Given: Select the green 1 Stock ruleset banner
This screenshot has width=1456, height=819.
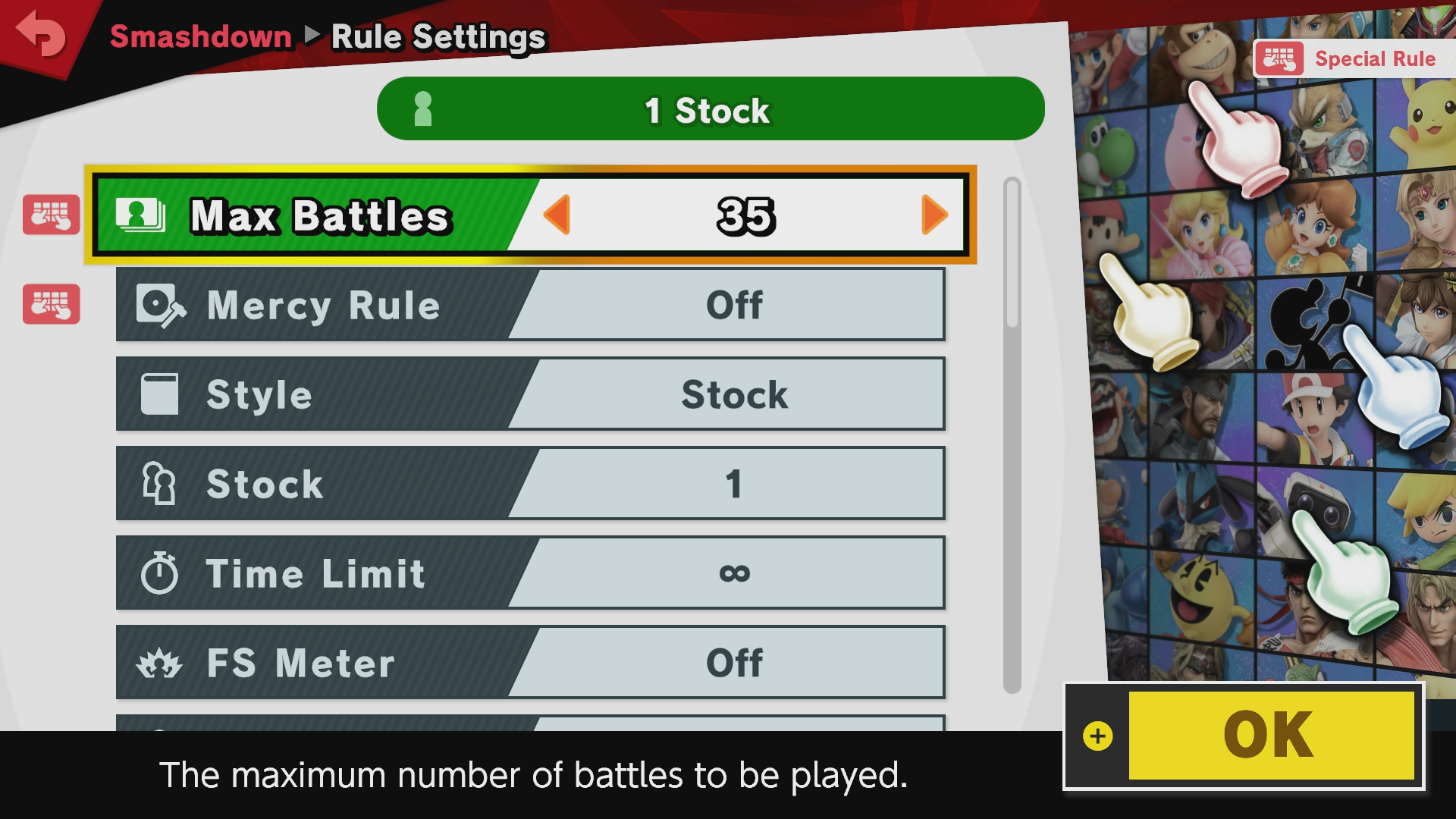Looking at the screenshot, I should coord(711,109).
